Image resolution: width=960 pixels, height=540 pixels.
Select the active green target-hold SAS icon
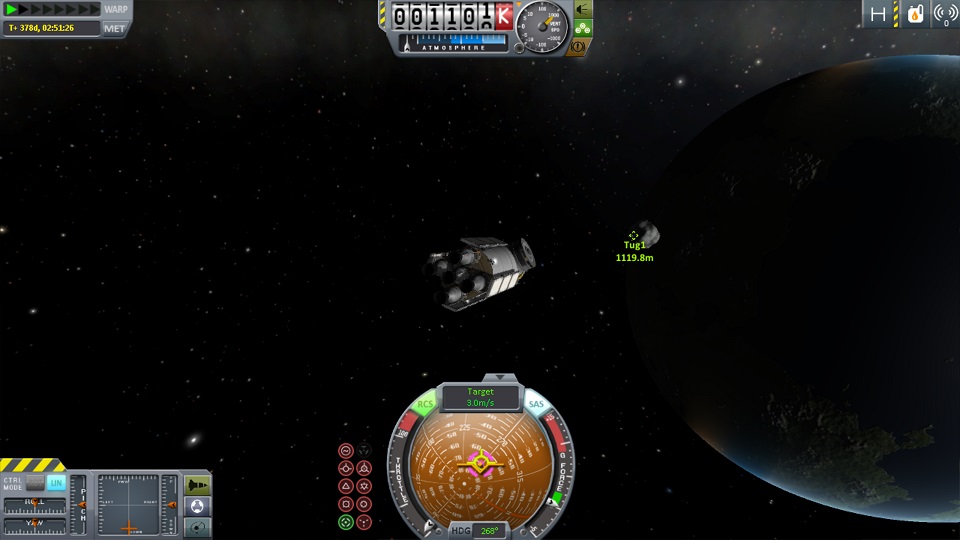[346, 522]
